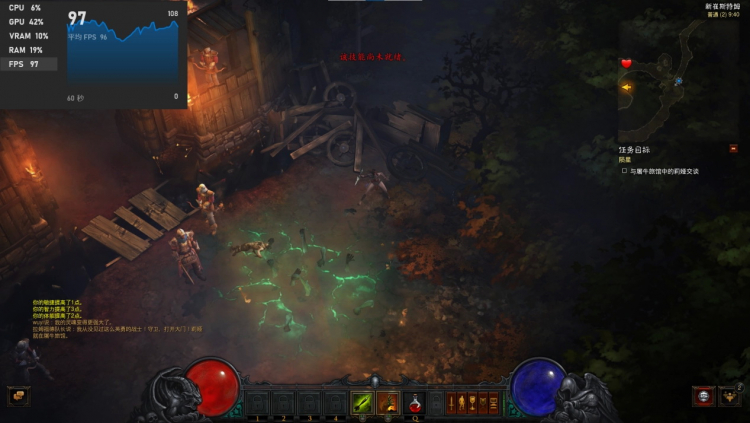Screen dimensions: 750x423
Task: Click the skull icon button
Action: (703, 397)
